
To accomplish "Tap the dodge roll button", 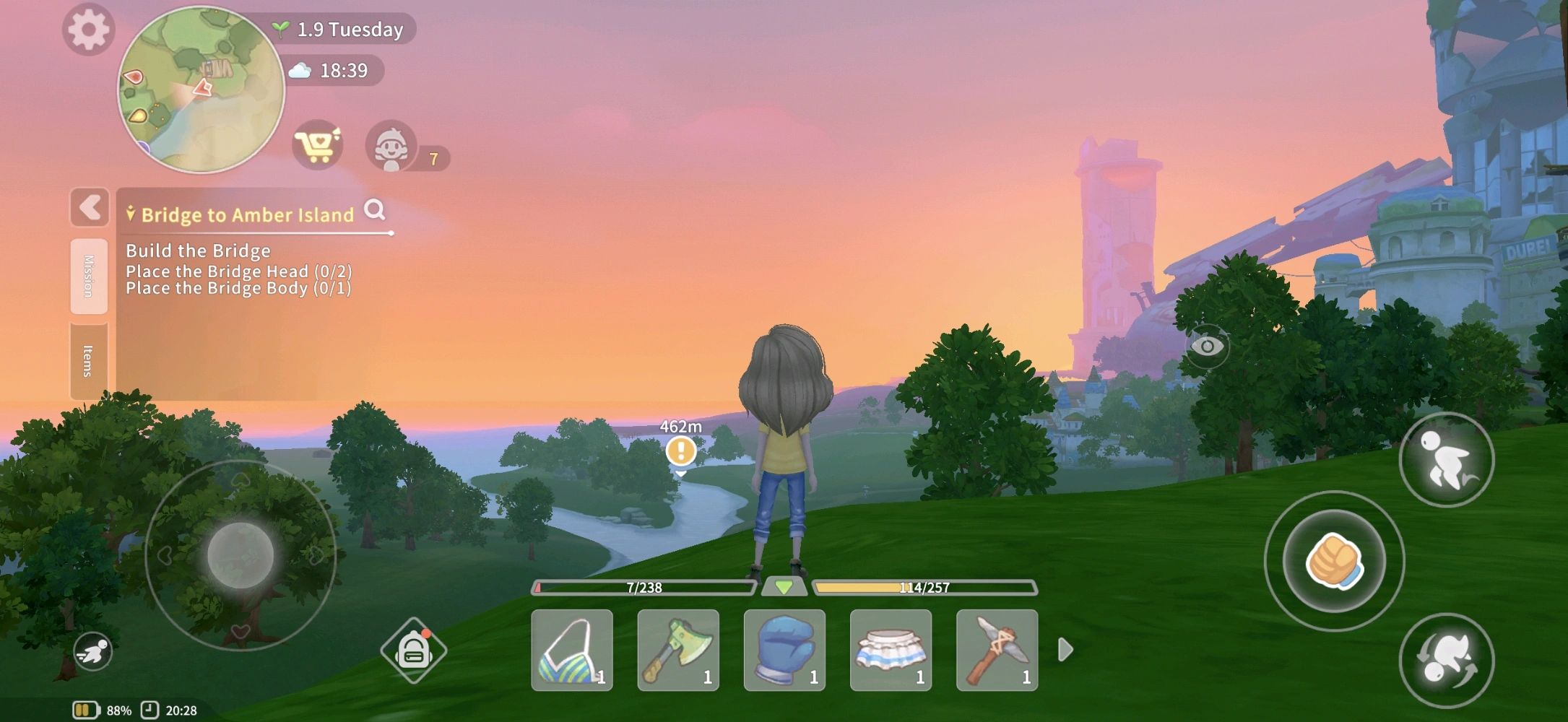I will tap(1446, 660).
